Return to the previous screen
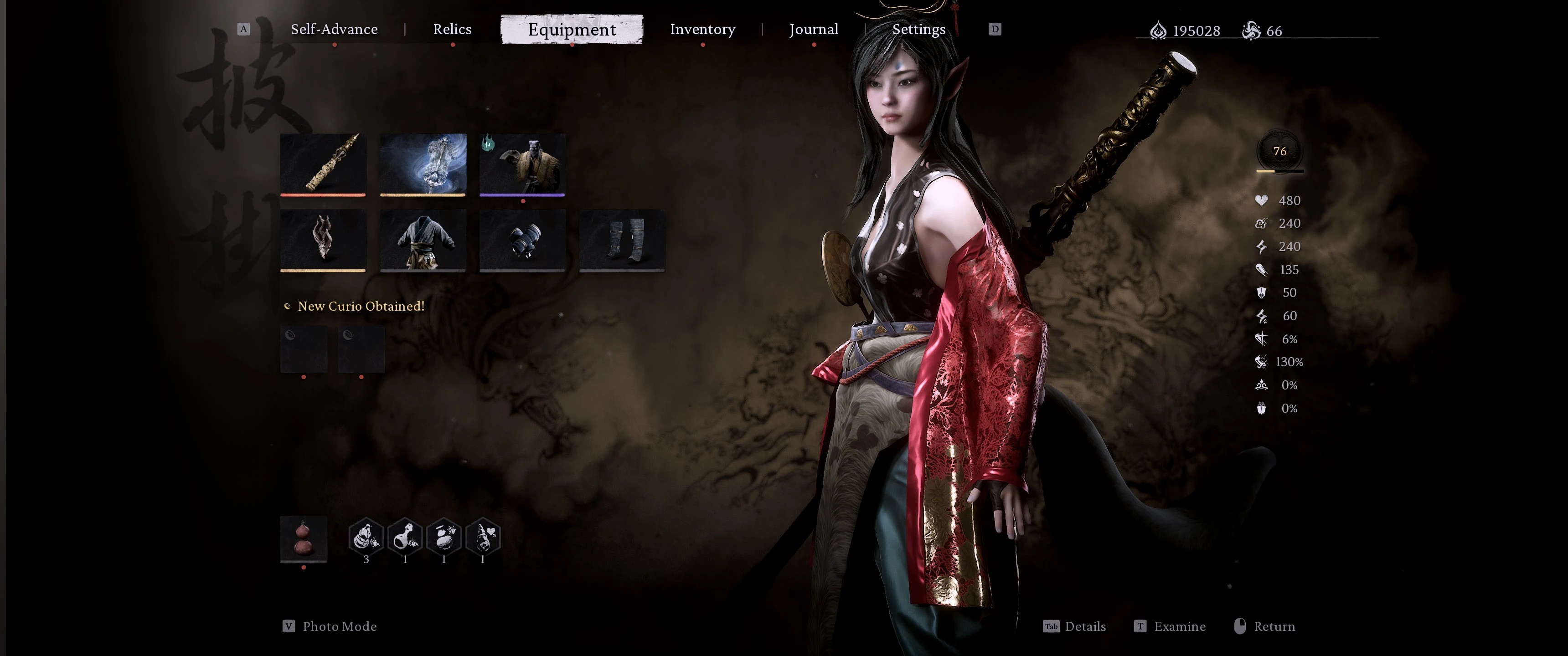 click(1274, 626)
